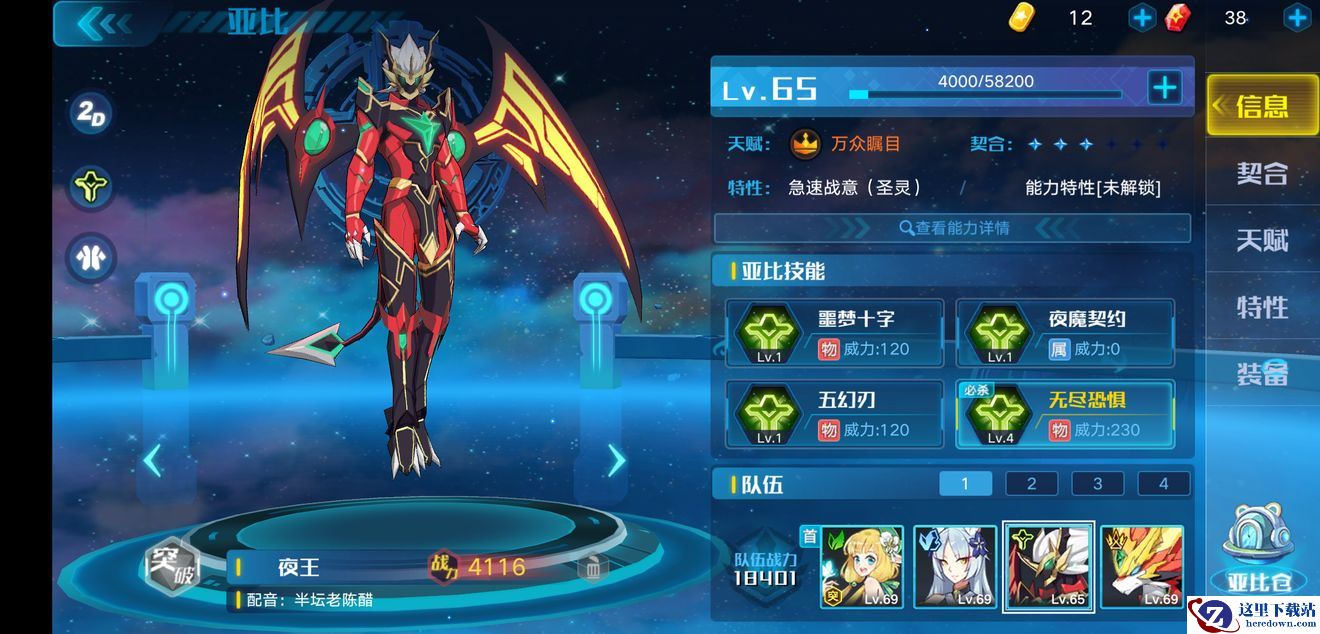The image size is (1320, 634).
Task: Add experience with the level plus button
Action: (x=1164, y=88)
